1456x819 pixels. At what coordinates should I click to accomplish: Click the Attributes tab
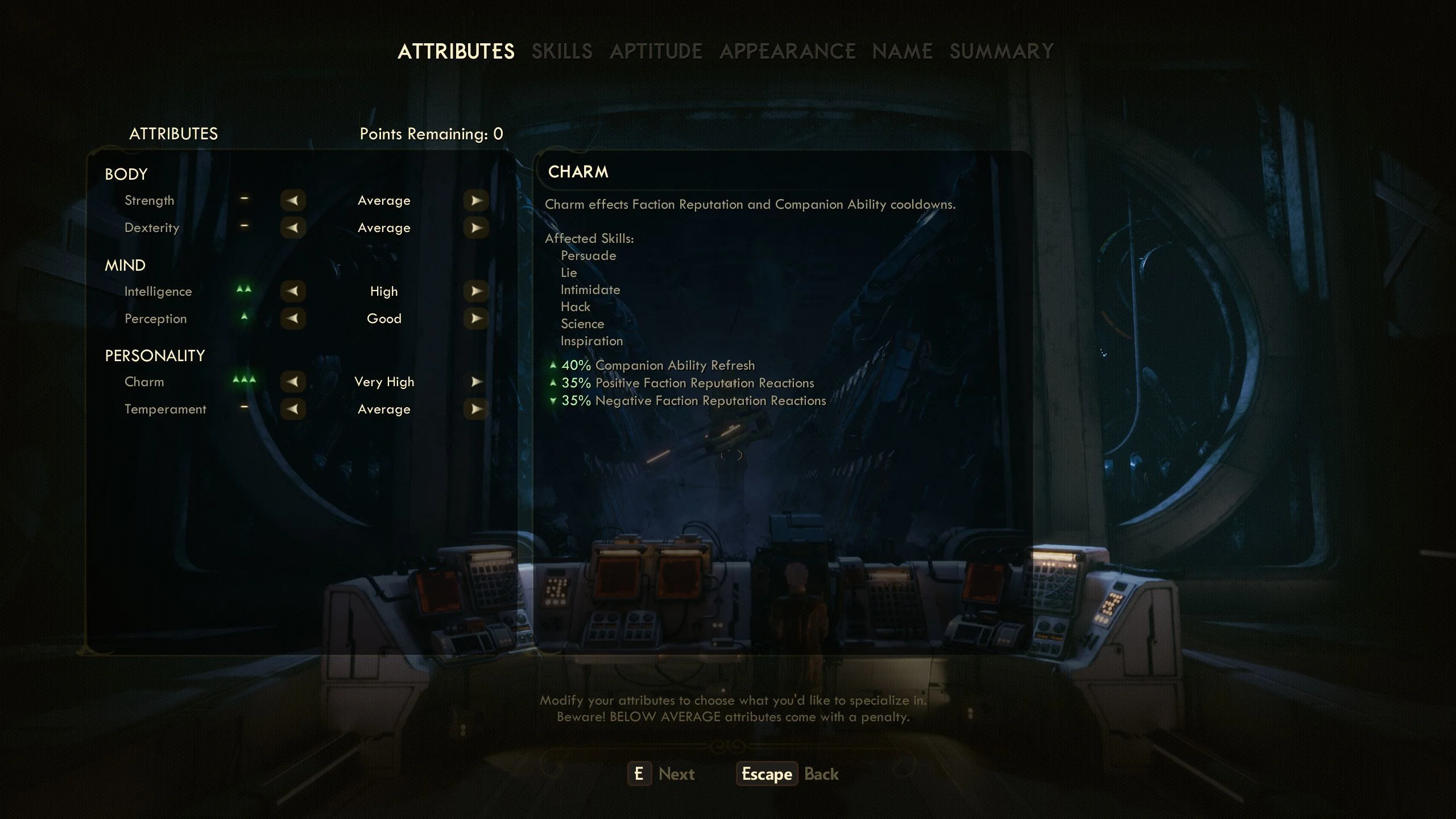[456, 52]
